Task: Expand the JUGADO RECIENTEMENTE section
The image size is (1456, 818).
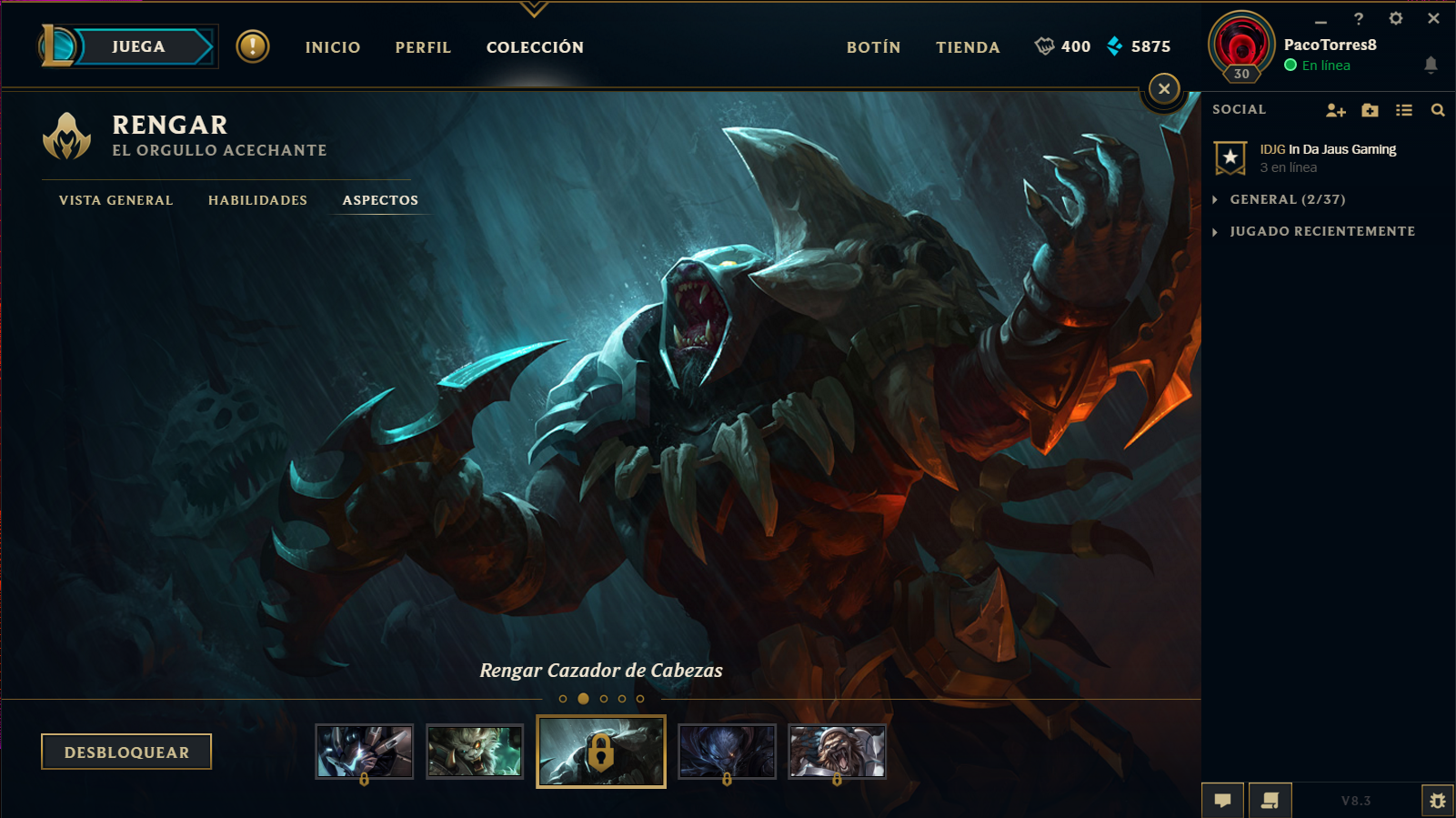Action: [1321, 231]
